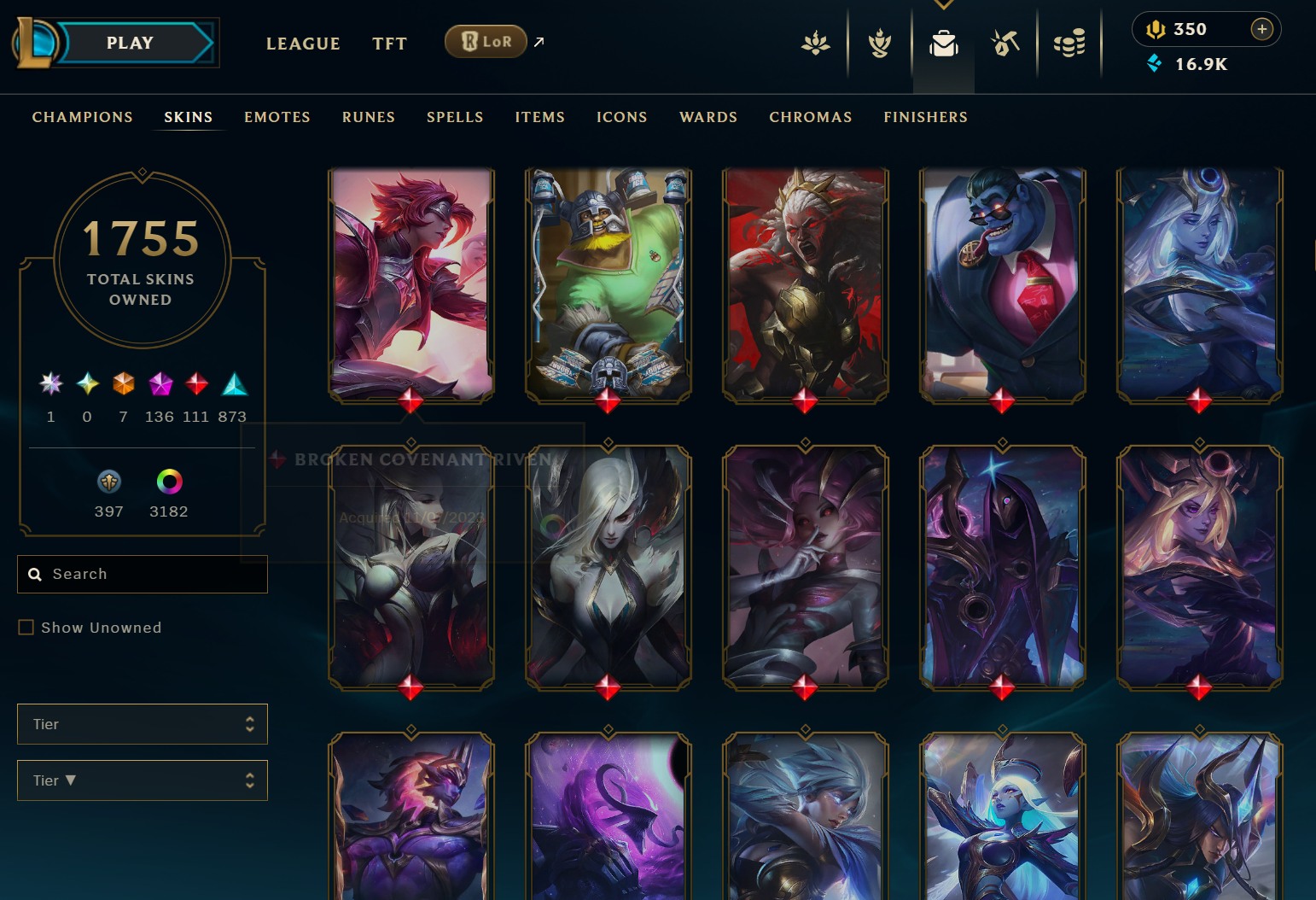Go to the SPELLS tab
Image resolution: width=1316 pixels, height=900 pixels.
click(455, 117)
